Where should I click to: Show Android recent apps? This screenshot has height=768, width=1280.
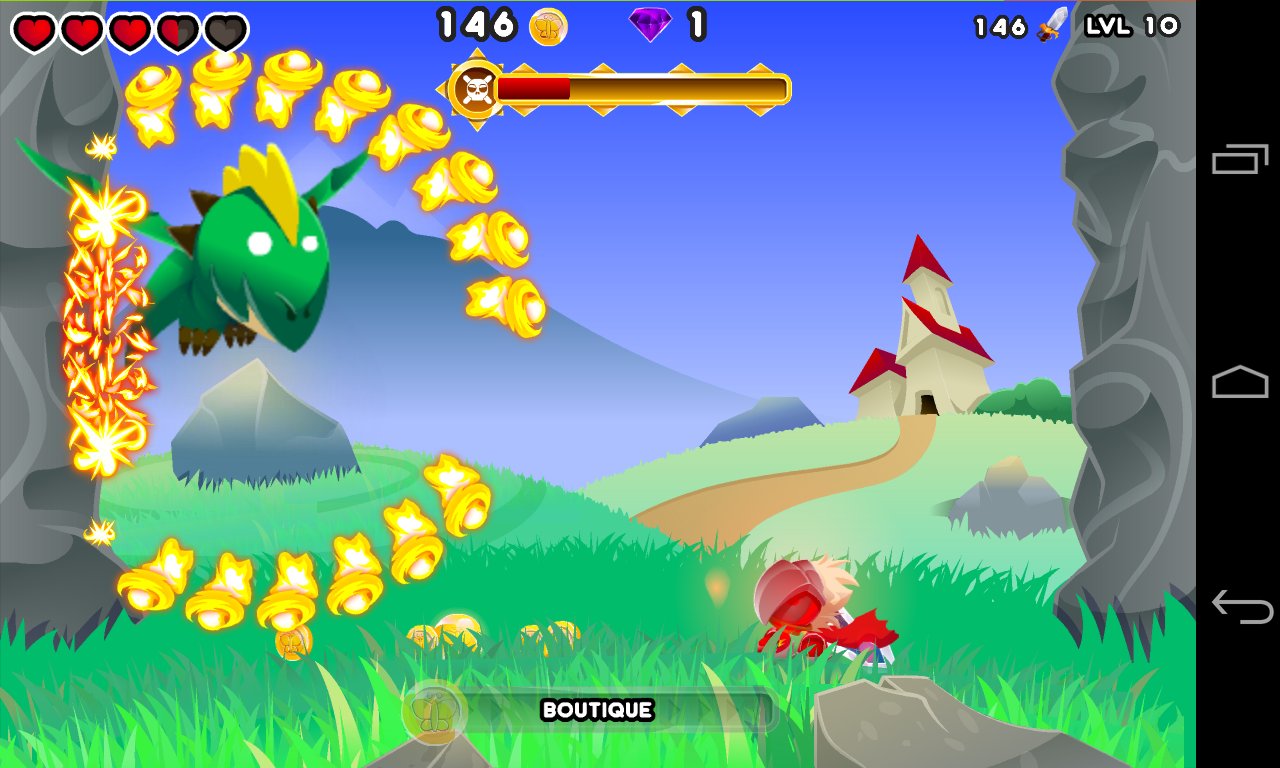click(1240, 160)
